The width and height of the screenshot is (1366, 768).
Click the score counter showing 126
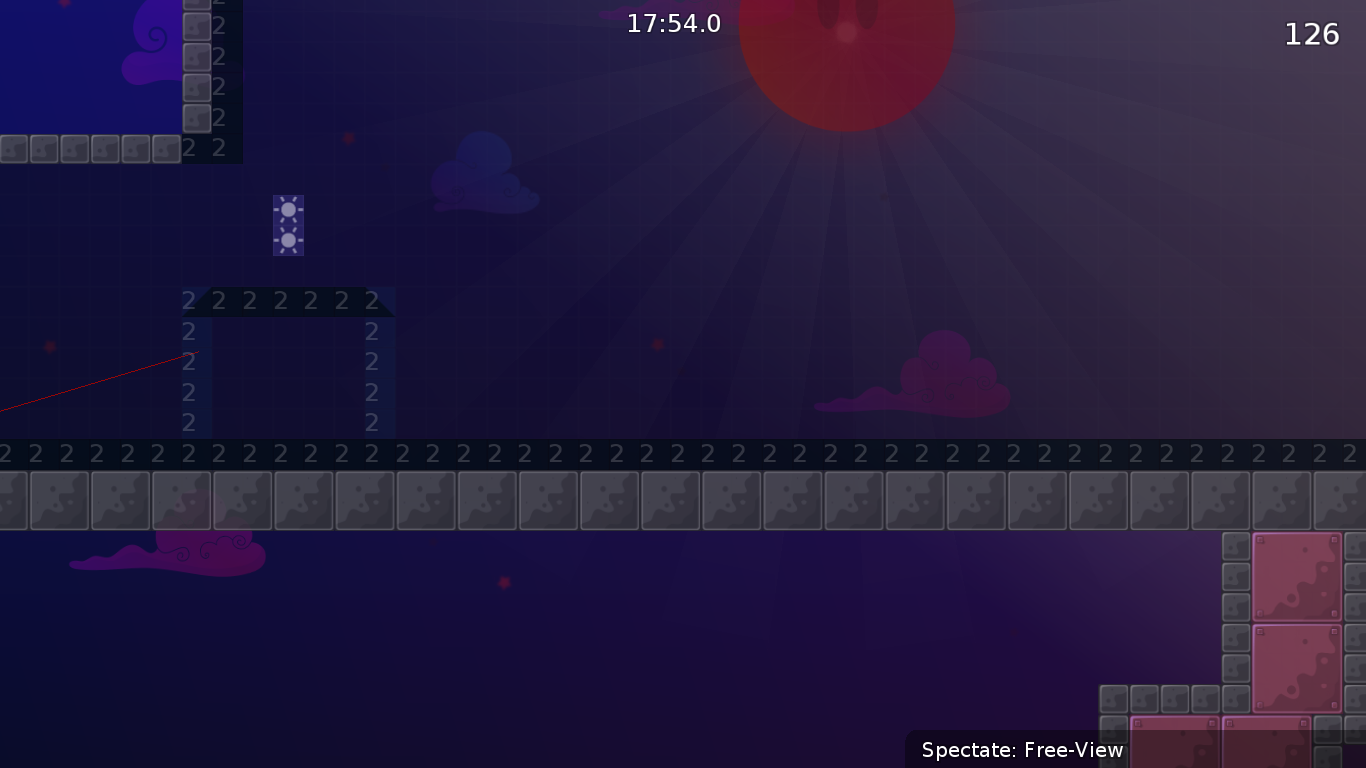pos(1313,33)
